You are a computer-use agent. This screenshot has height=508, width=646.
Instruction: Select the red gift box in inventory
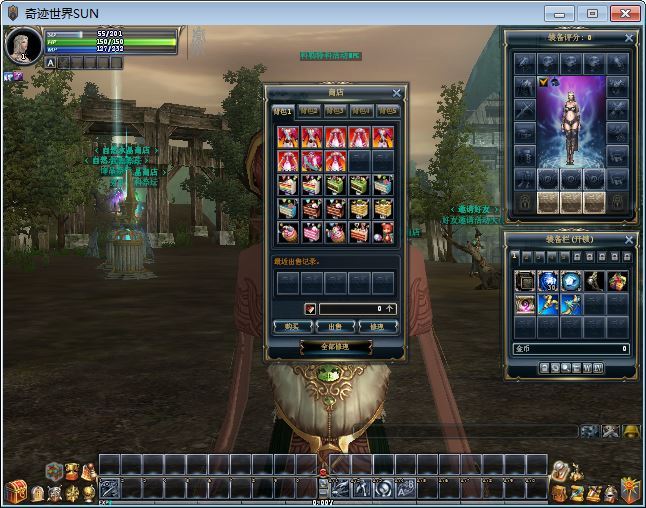pos(619,281)
